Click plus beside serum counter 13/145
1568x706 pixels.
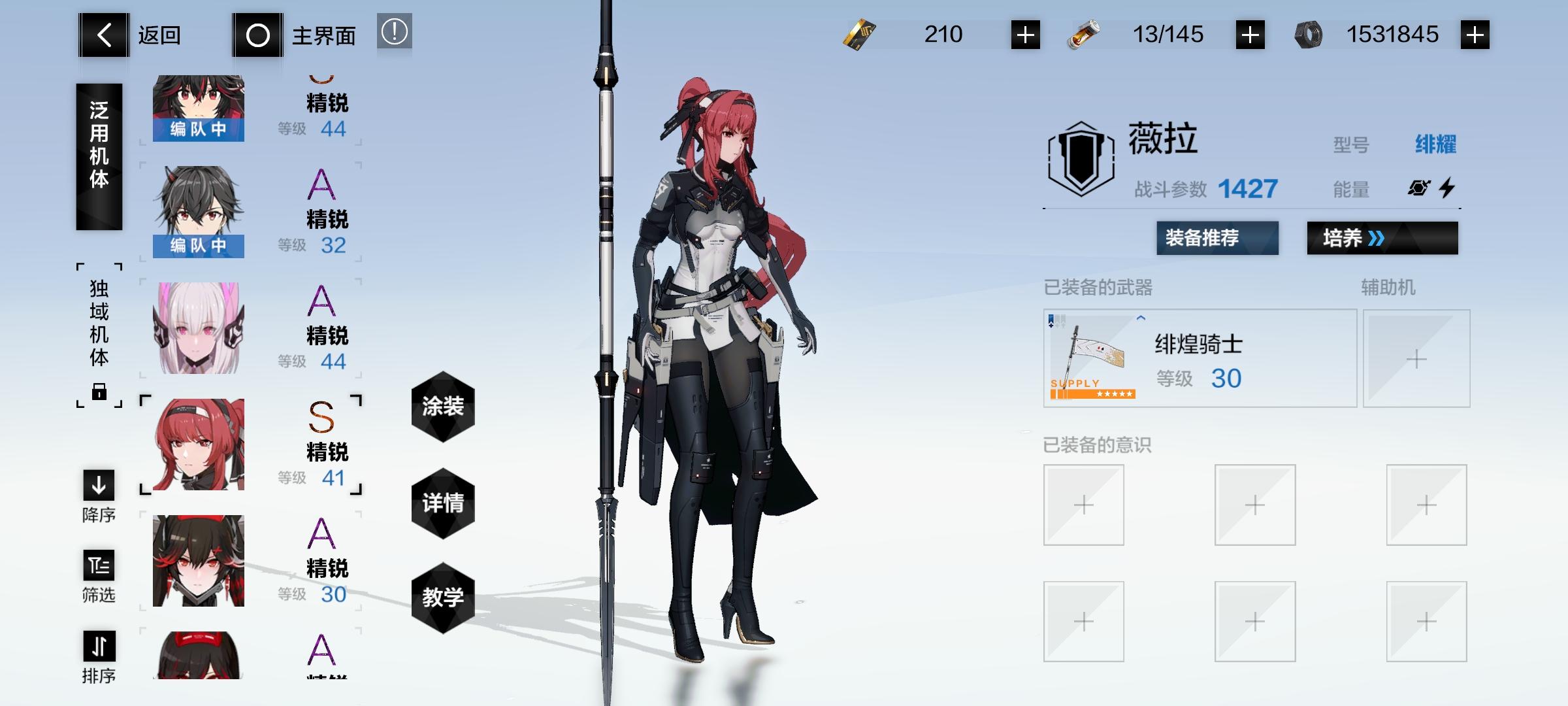click(1250, 35)
